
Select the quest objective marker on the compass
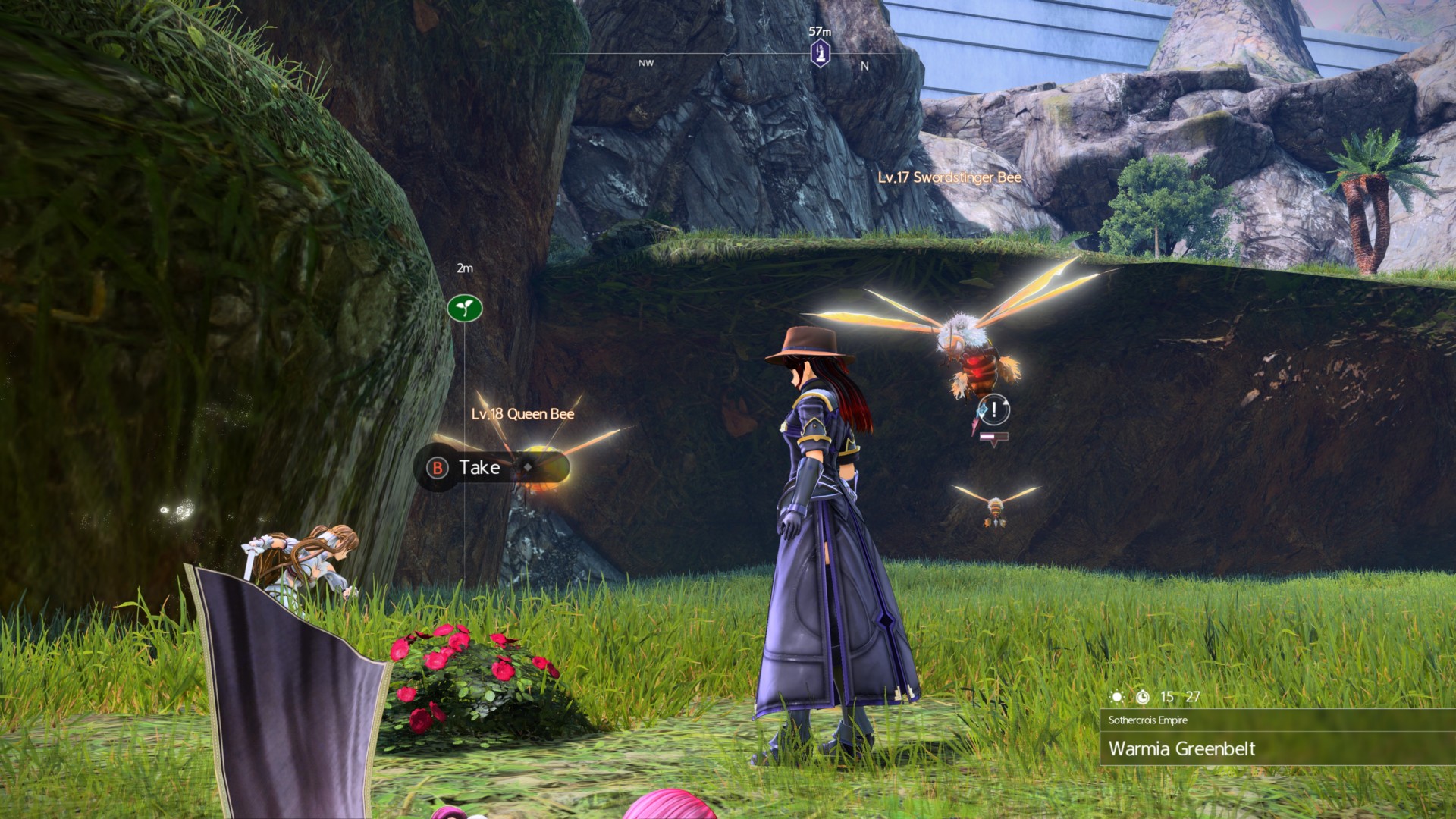pos(820,54)
